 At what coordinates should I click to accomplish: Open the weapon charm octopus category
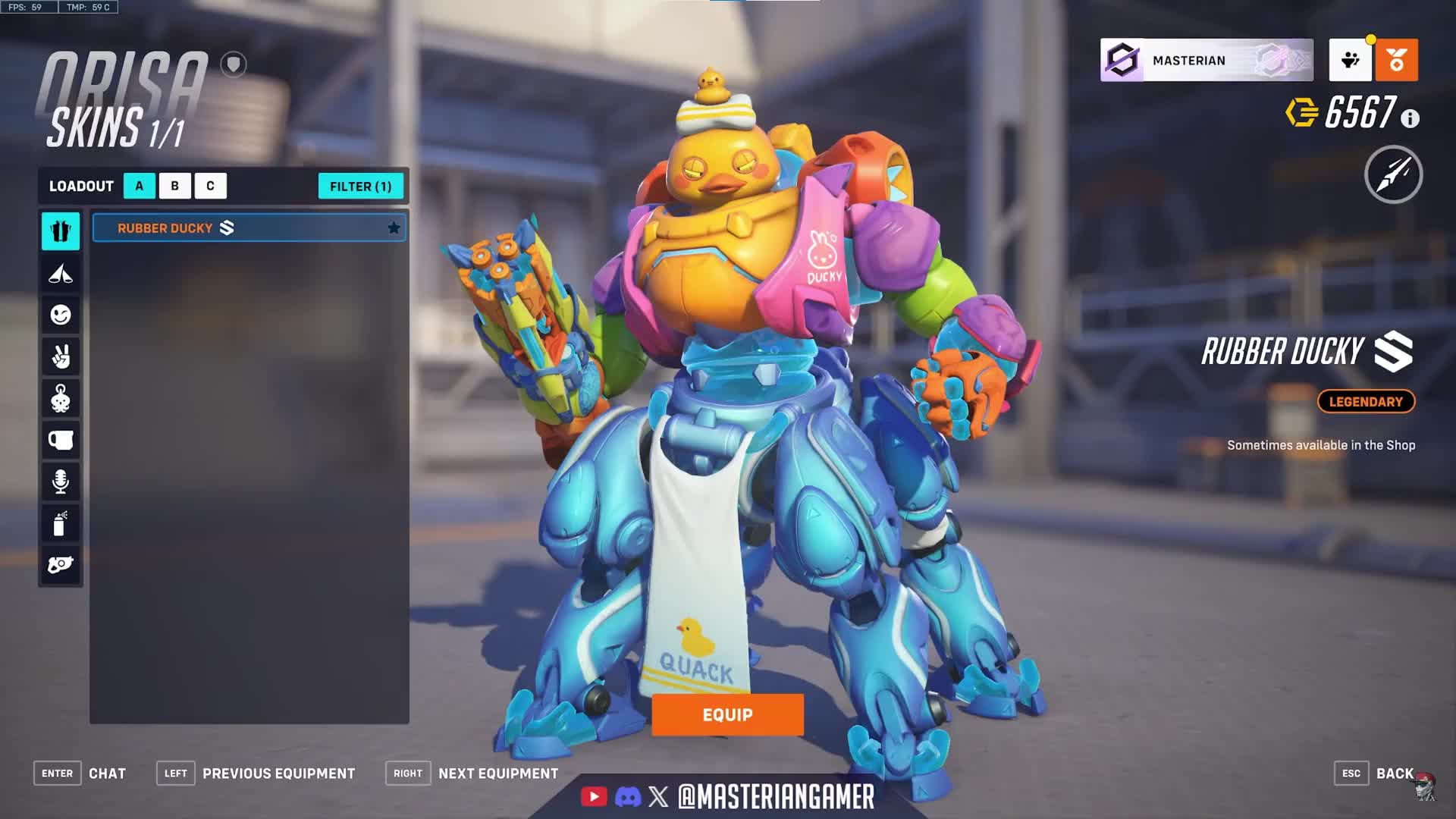coord(61,398)
